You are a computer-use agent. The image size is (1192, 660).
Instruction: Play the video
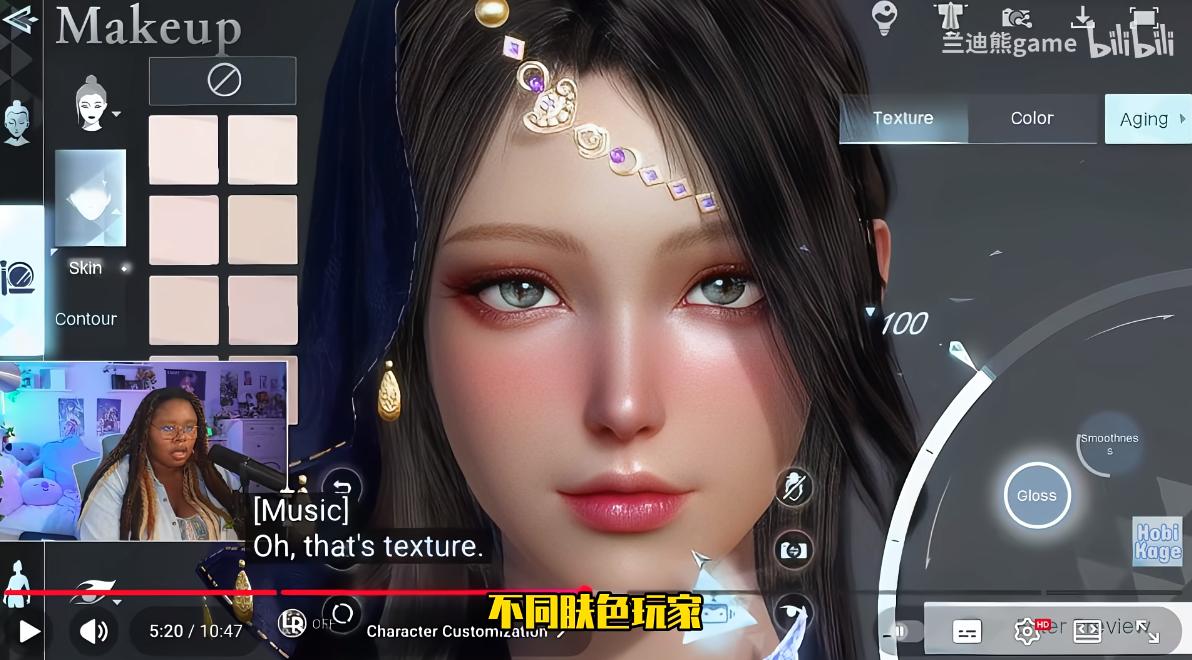click(x=29, y=631)
